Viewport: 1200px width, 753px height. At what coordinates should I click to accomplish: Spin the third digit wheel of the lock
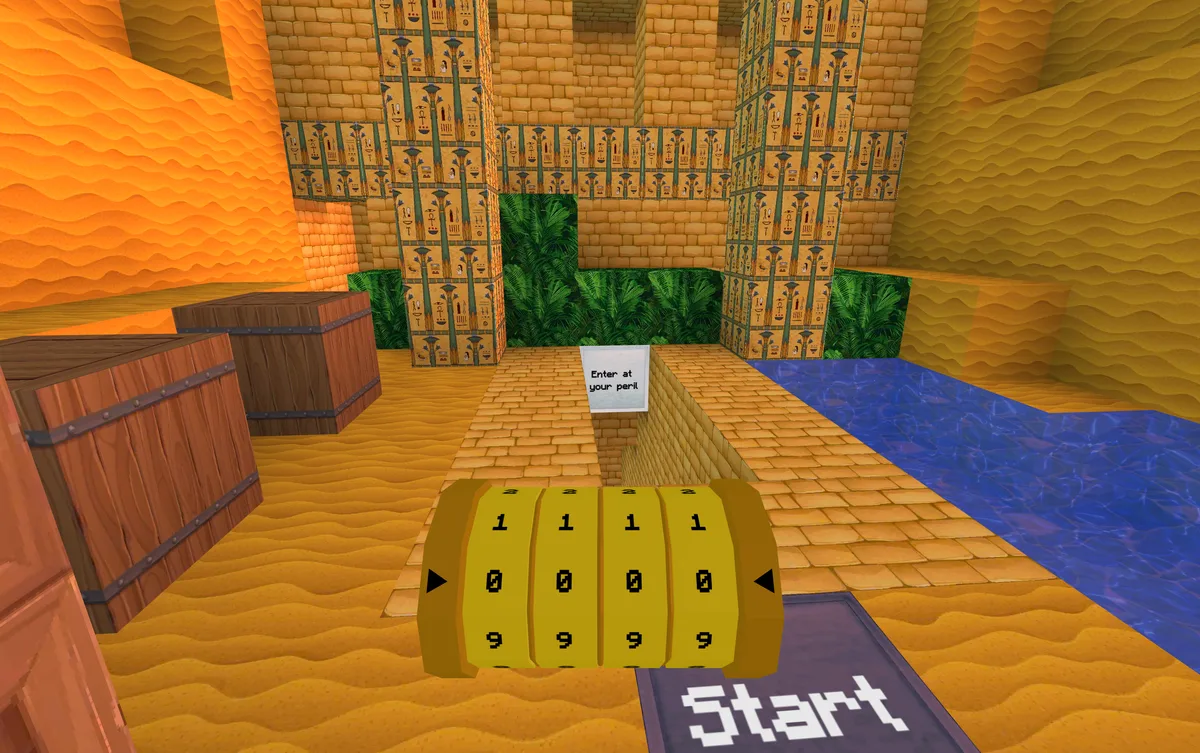(x=634, y=580)
